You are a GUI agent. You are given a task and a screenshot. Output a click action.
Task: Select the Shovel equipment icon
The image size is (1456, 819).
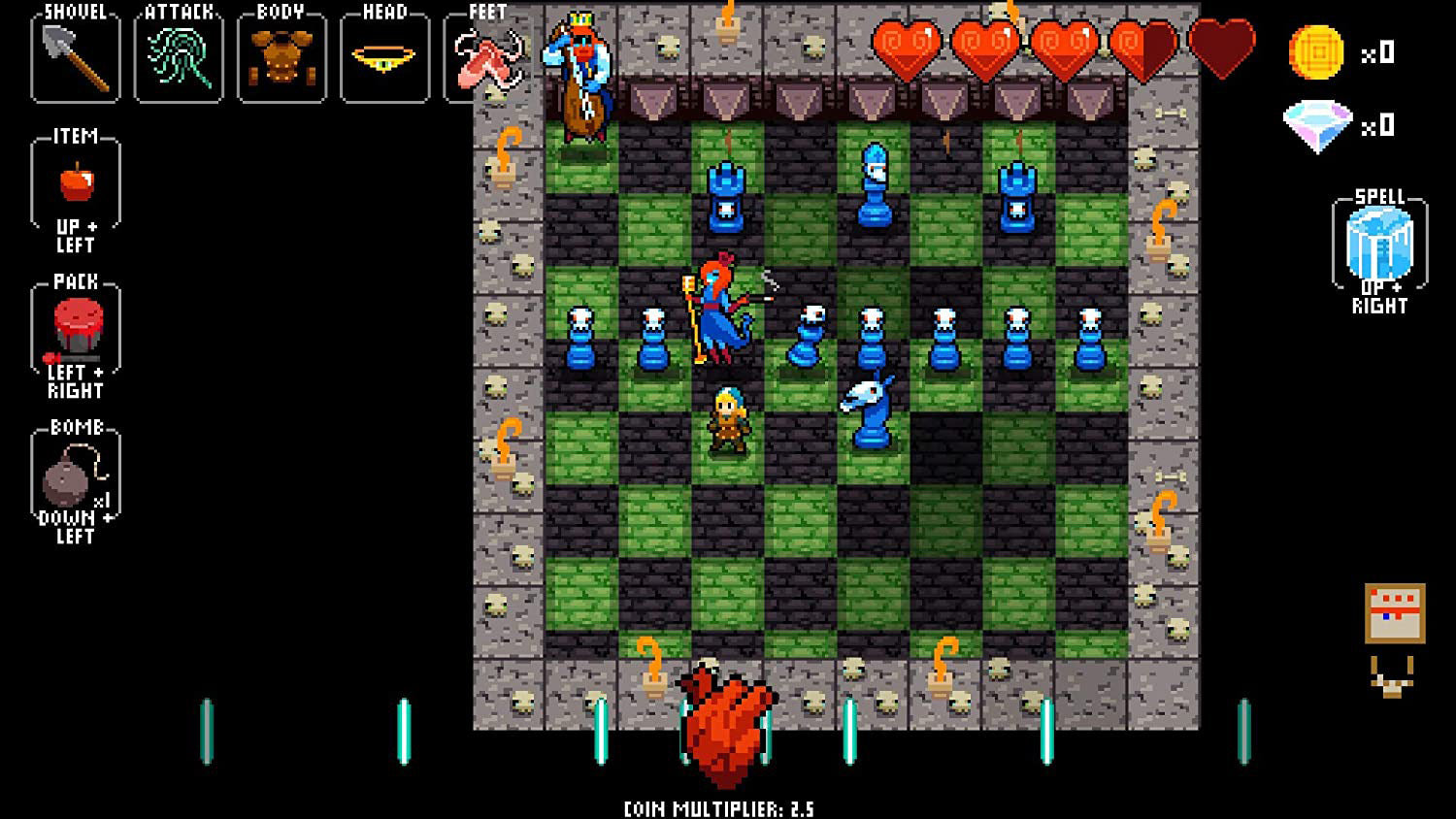click(x=75, y=56)
